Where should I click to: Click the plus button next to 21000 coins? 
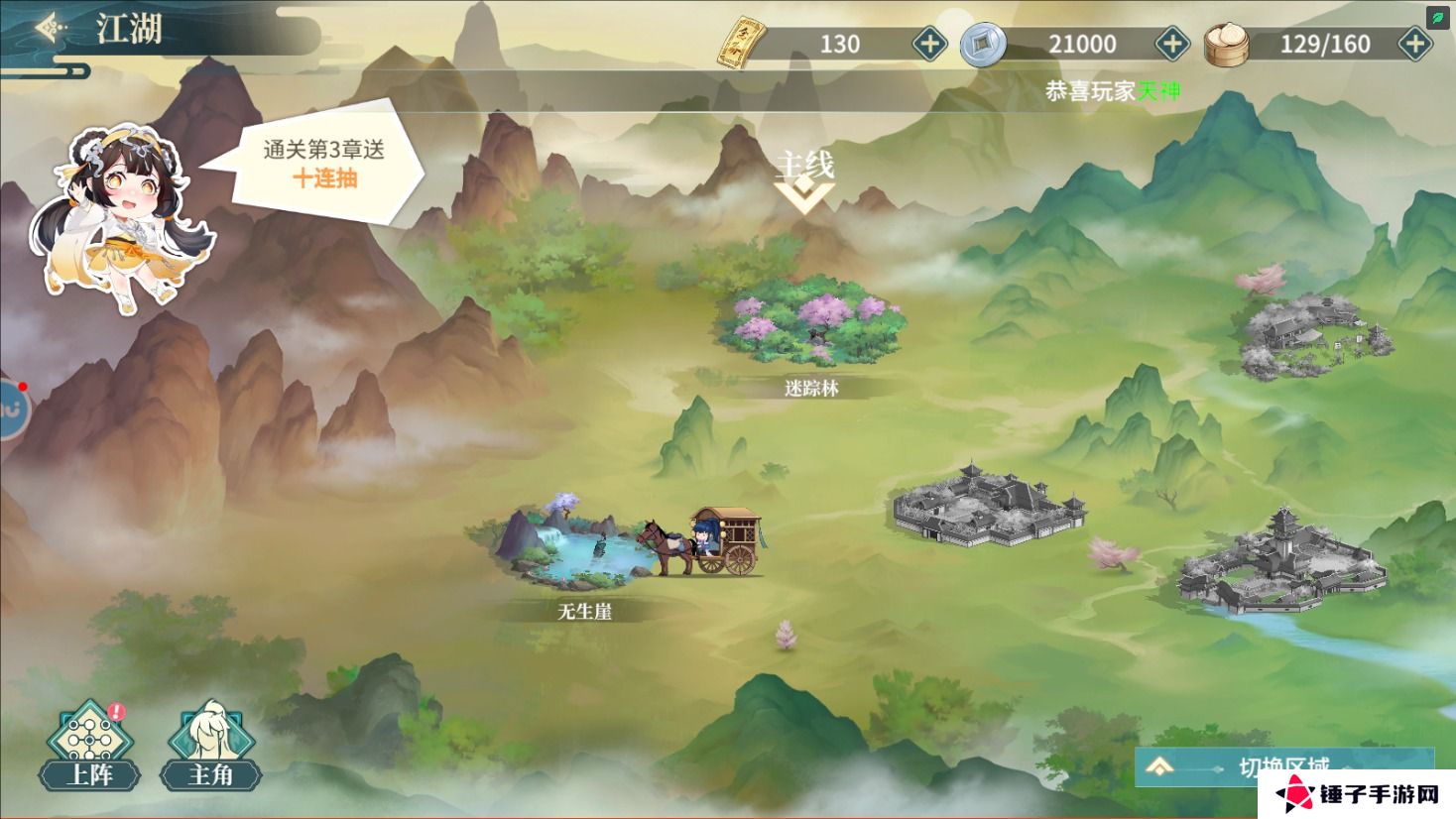[1171, 43]
